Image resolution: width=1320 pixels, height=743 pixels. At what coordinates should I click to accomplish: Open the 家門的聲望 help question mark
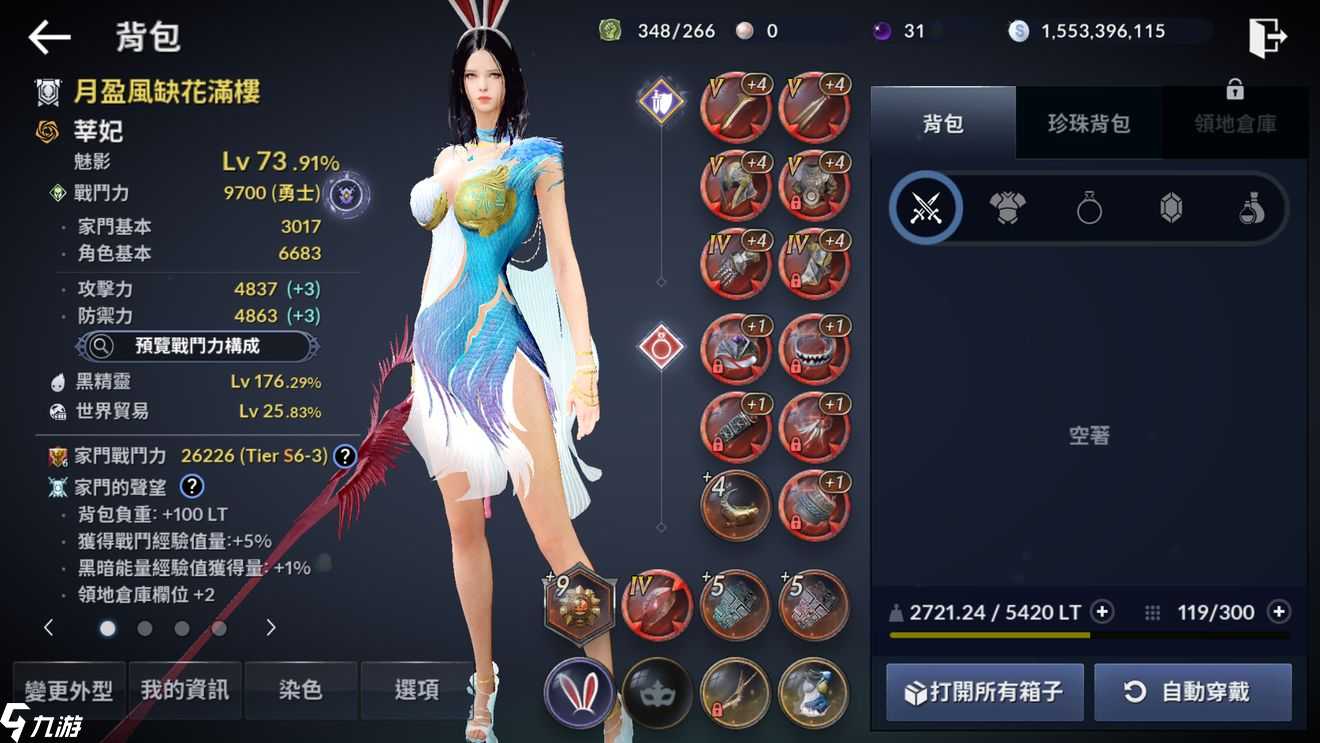[x=191, y=487]
